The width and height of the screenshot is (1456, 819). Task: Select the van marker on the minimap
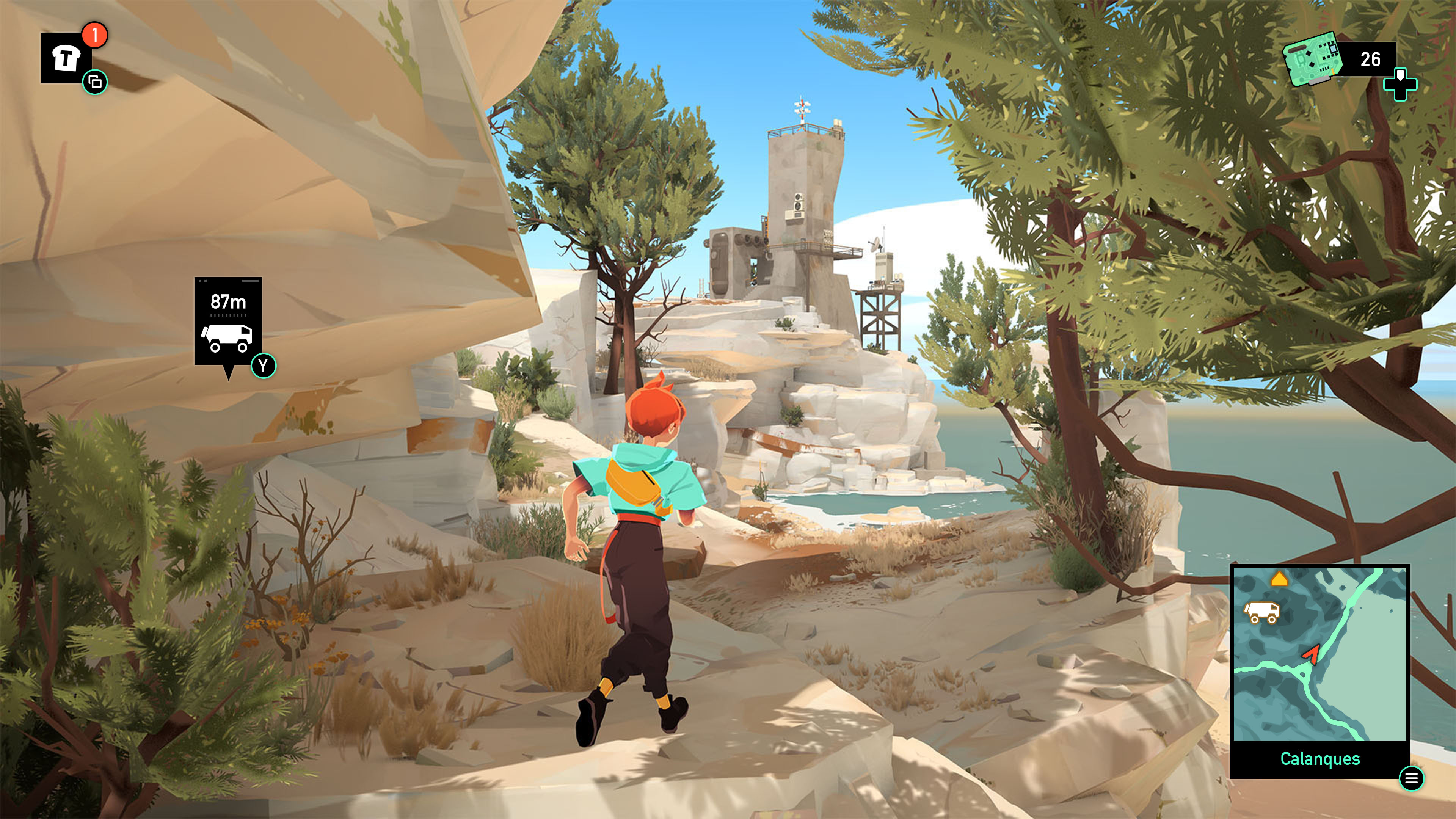1261,612
